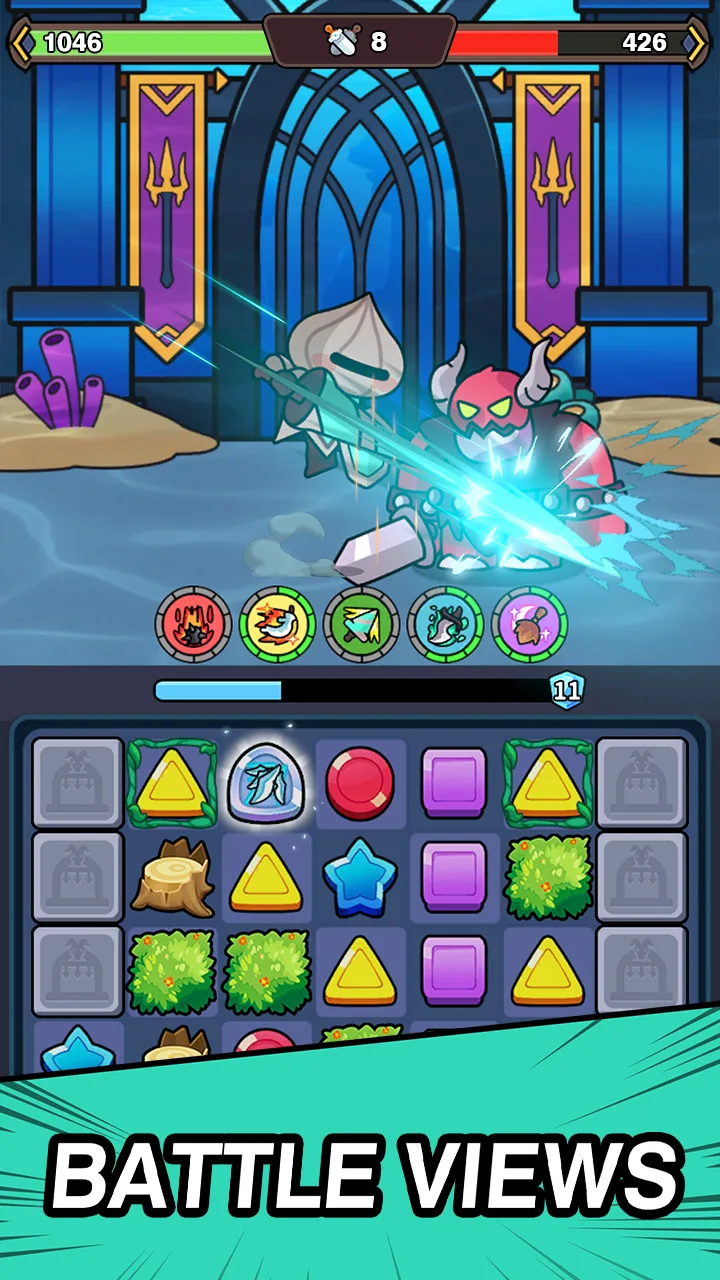Use the yellow flaming slash skill
The image size is (720, 1280).
tap(277, 624)
